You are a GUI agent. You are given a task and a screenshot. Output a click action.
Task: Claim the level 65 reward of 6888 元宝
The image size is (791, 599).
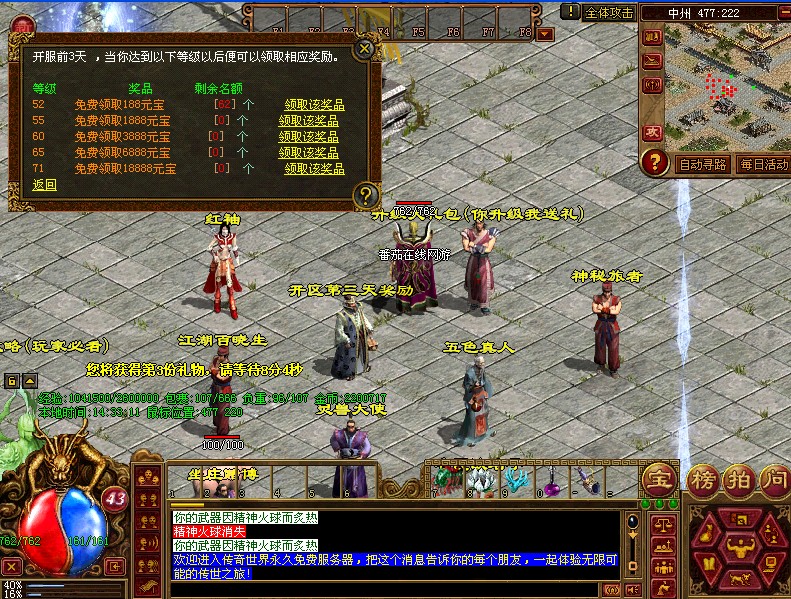tap(308, 152)
